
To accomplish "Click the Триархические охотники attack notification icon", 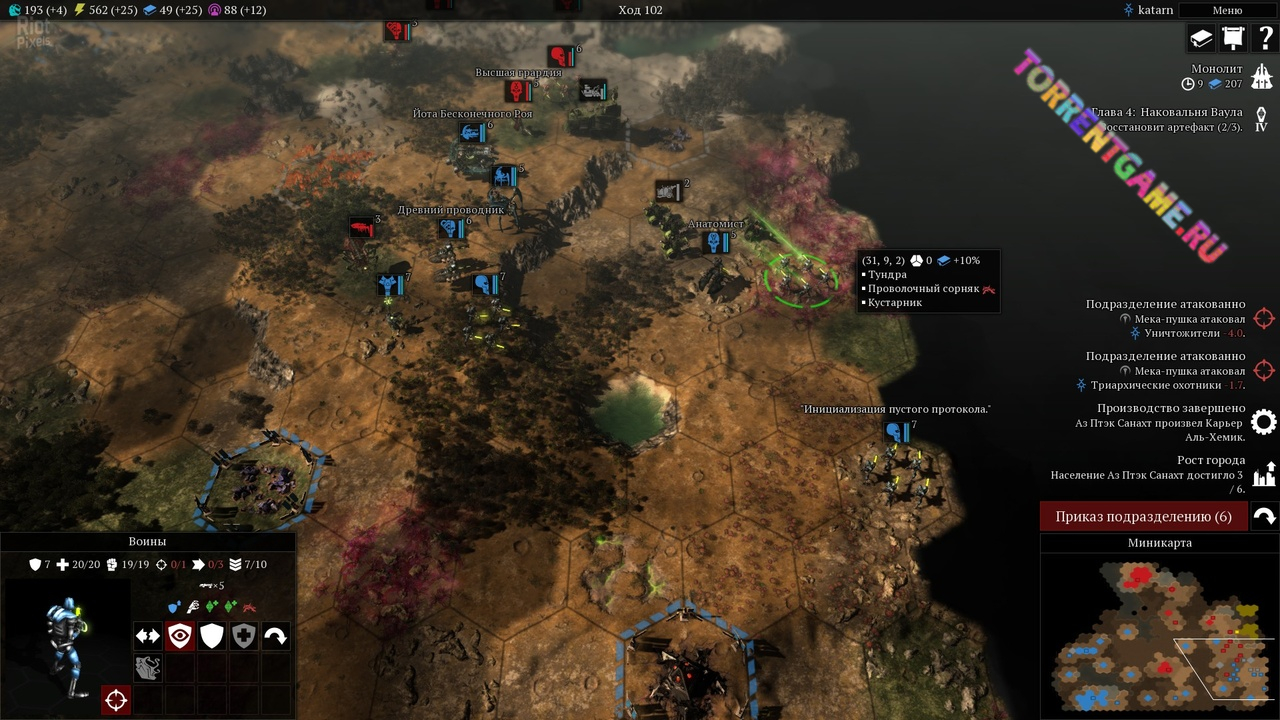I will (x=1264, y=370).
